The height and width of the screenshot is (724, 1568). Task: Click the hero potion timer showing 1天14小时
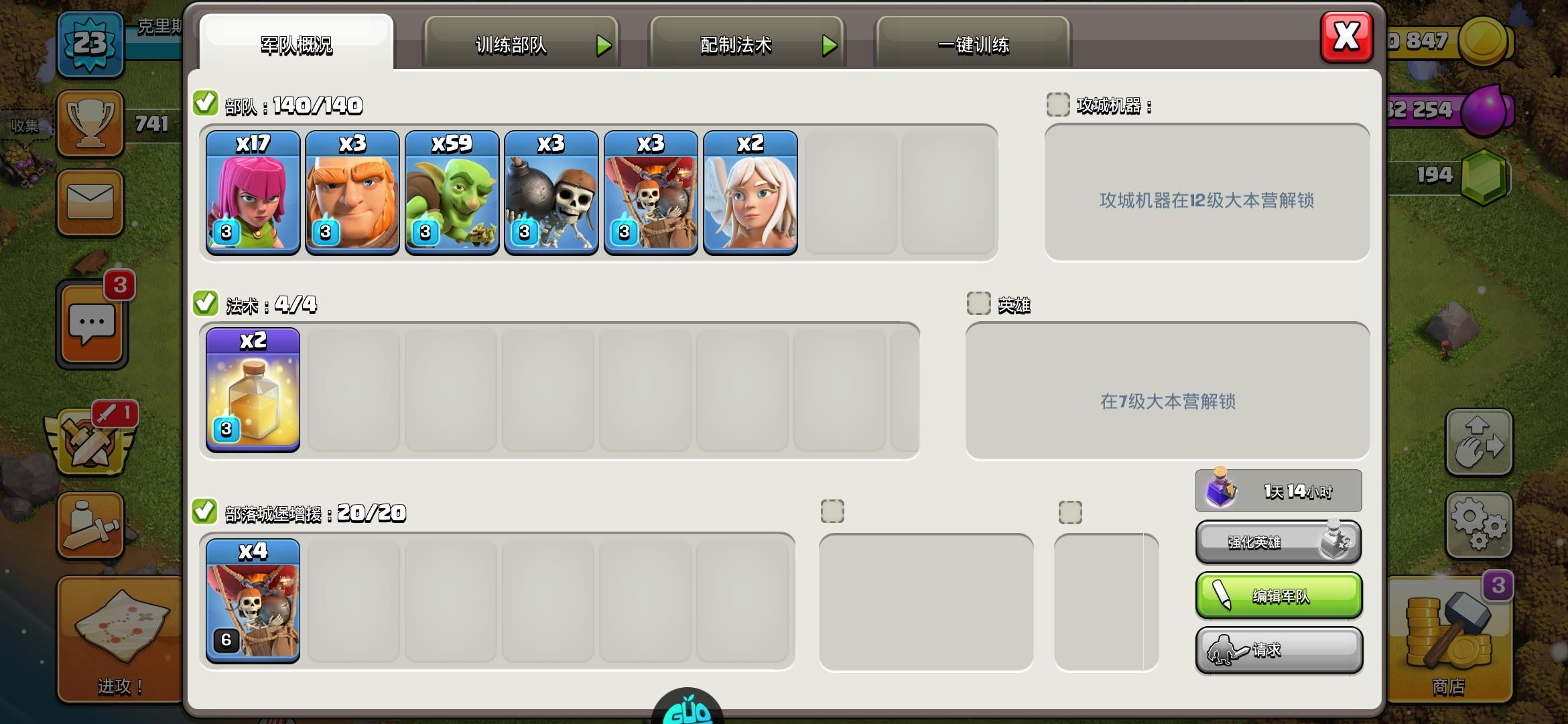(x=1278, y=490)
